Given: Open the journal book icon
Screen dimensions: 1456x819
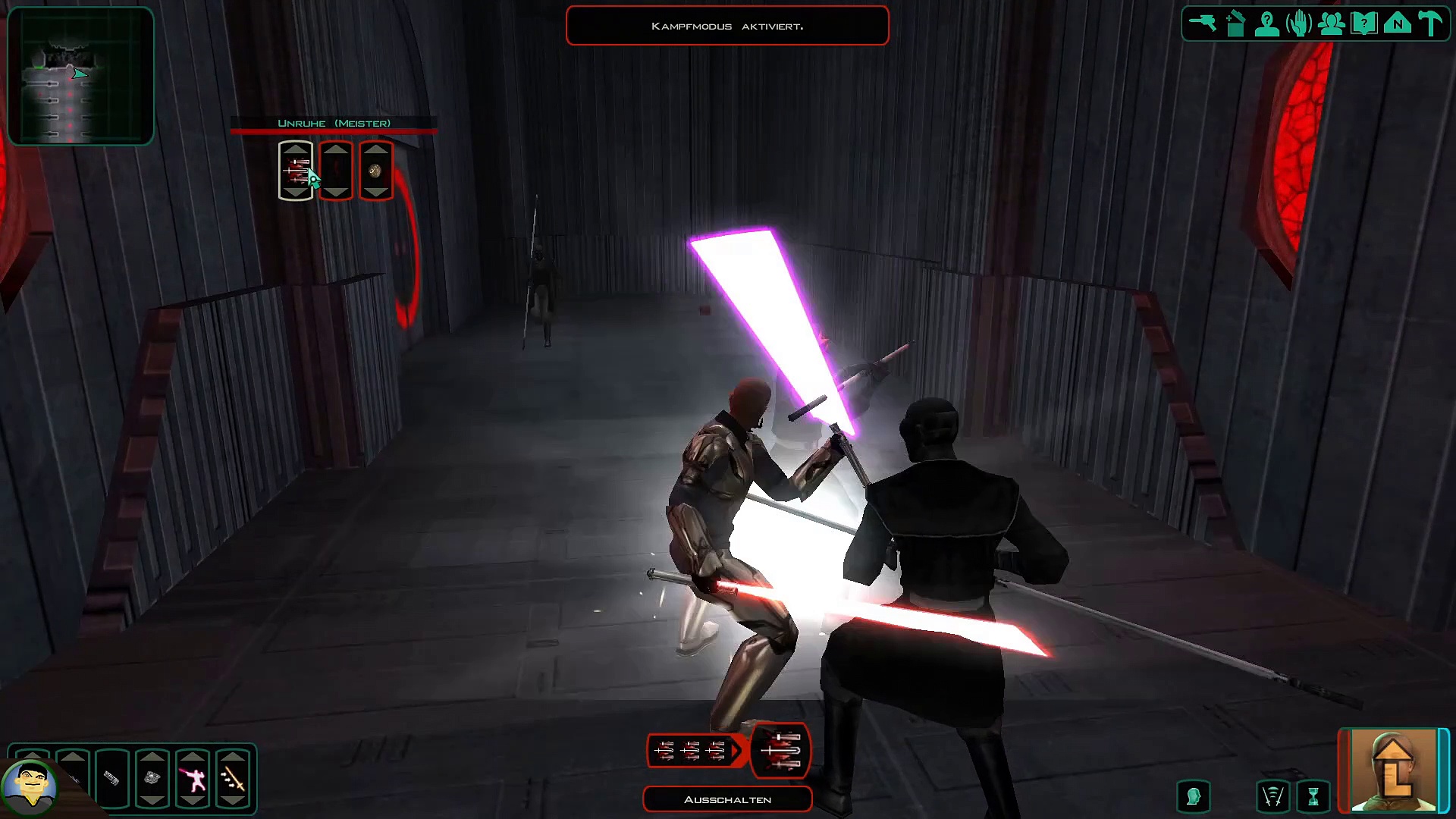Looking at the screenshot, I should pyautogui.click(x=1364, y=24).
